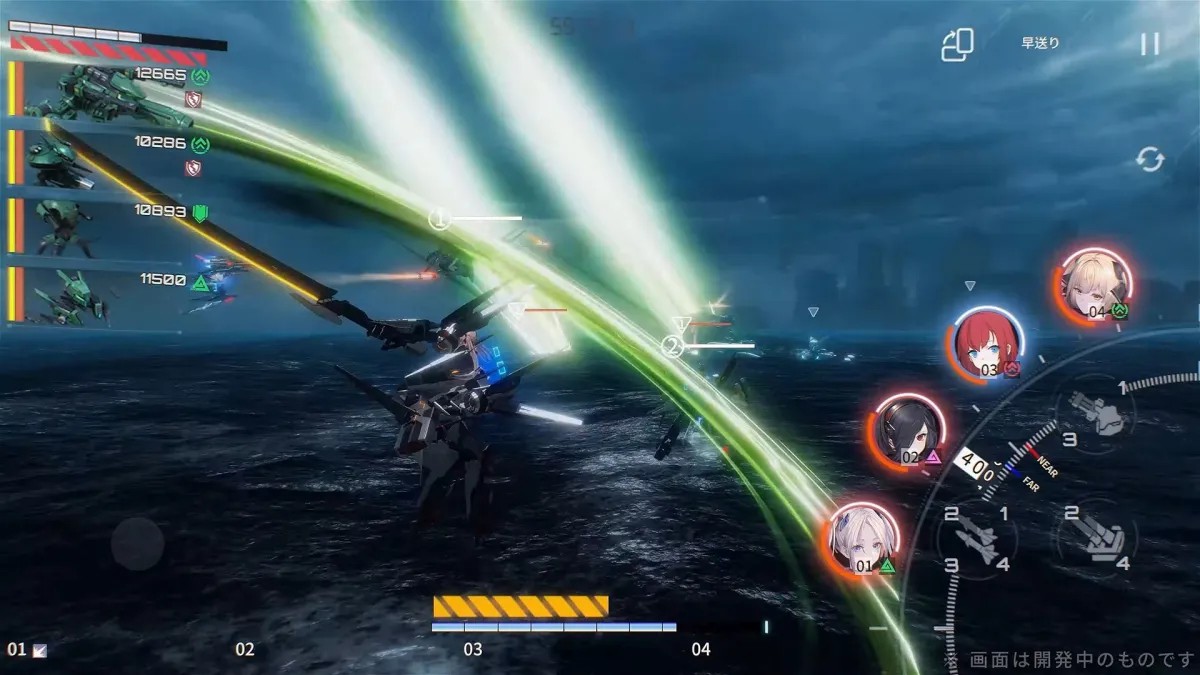1200x675 pixels.
Task: Toggle the 早送り fast-forward option
Action: pyautogui.click(x=1040, y=44)
